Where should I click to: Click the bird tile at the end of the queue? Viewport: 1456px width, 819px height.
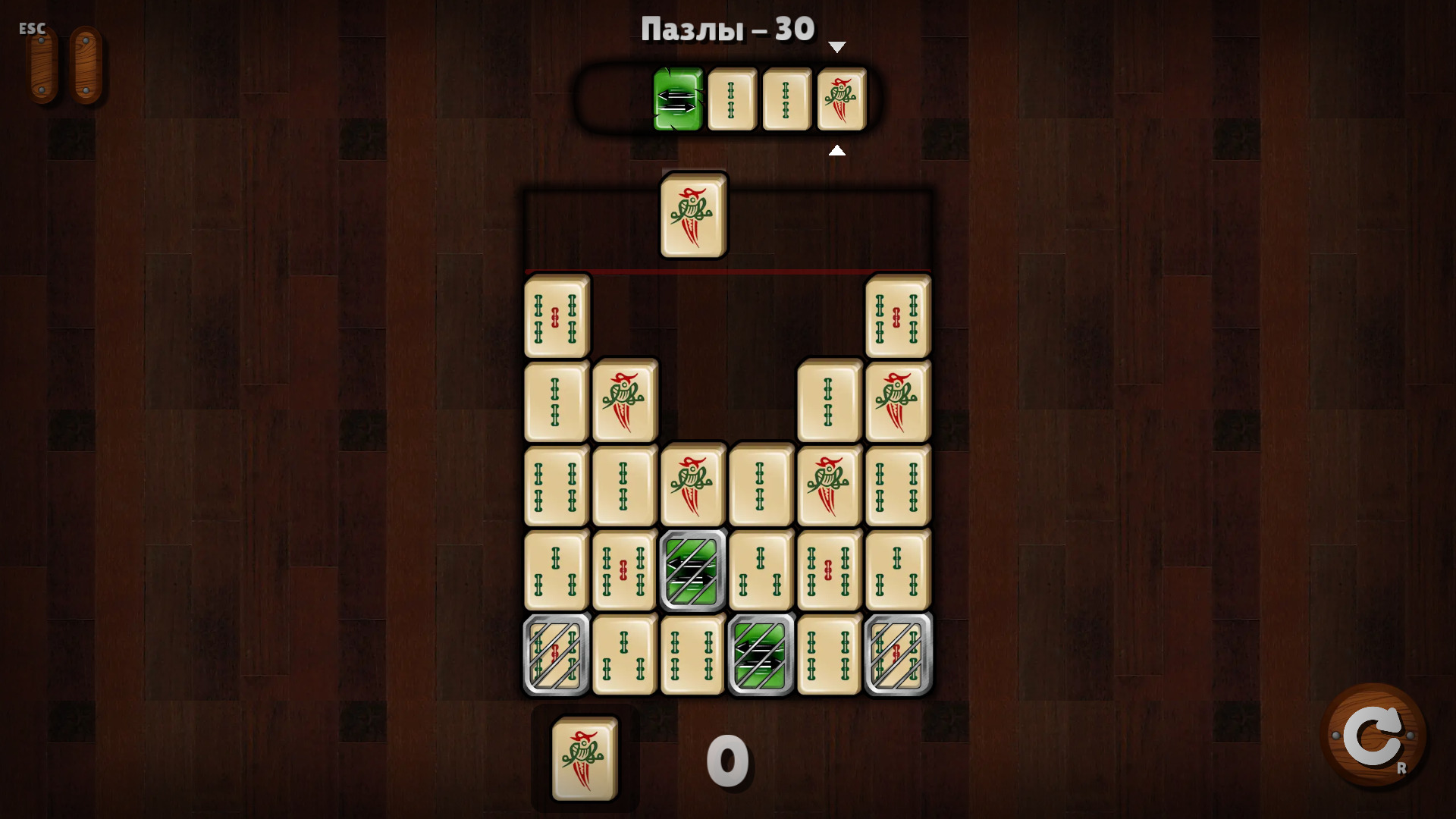[x=840, y=100]
